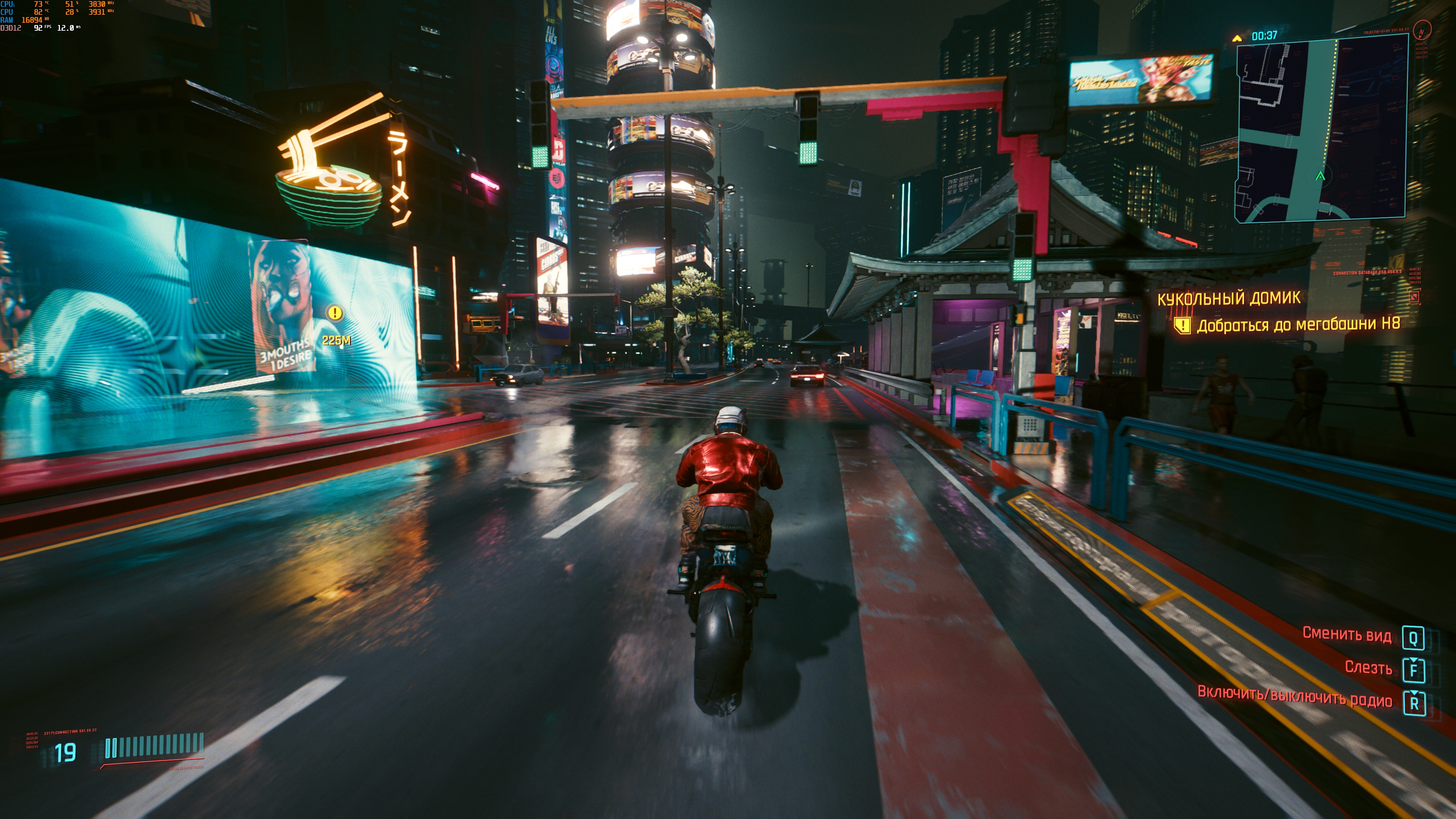The image size is (1456, 819).
Task: Select the player arrow on the minimap
Action: pos(1320,176)
